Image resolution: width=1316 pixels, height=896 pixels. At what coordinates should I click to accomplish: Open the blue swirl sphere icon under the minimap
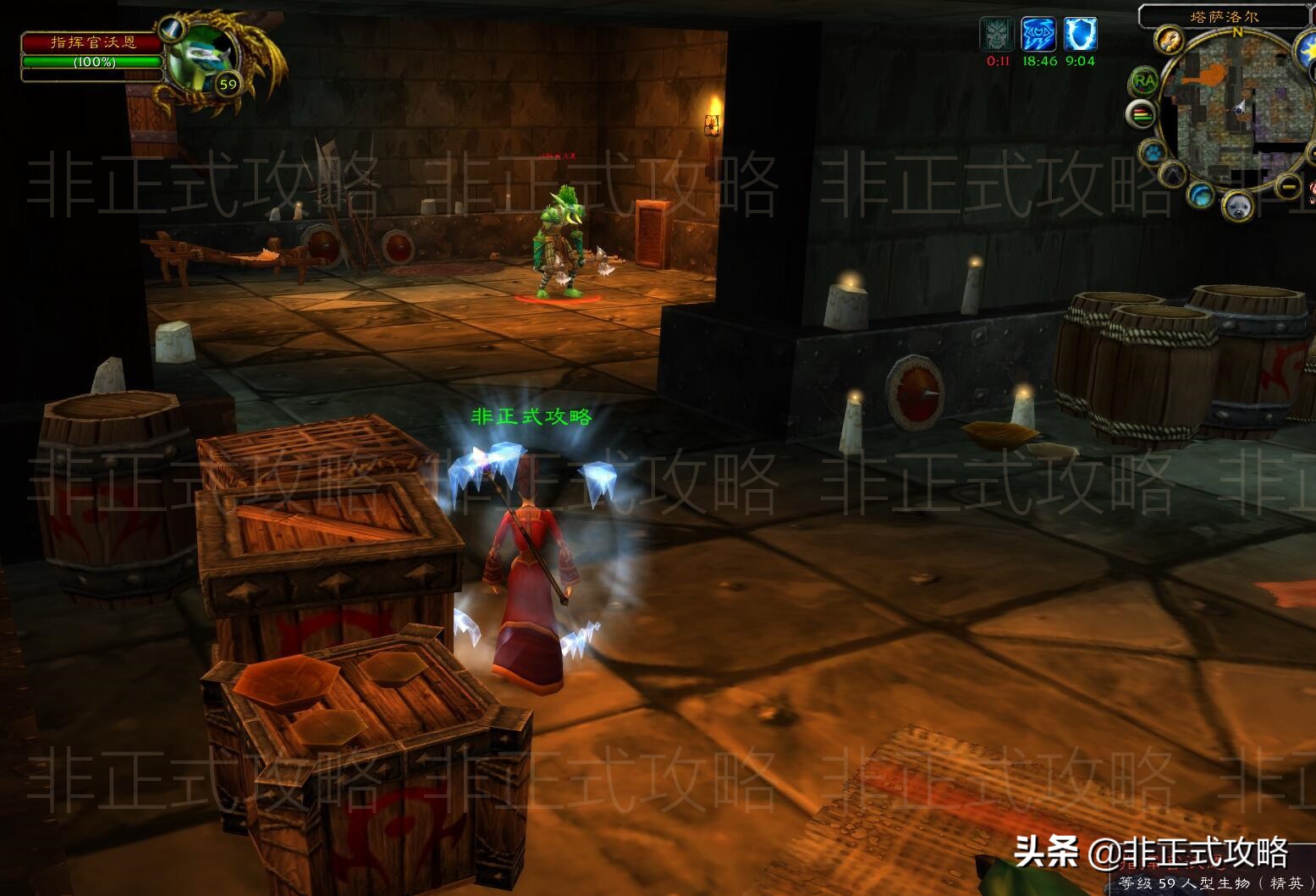click(1199, 197)
